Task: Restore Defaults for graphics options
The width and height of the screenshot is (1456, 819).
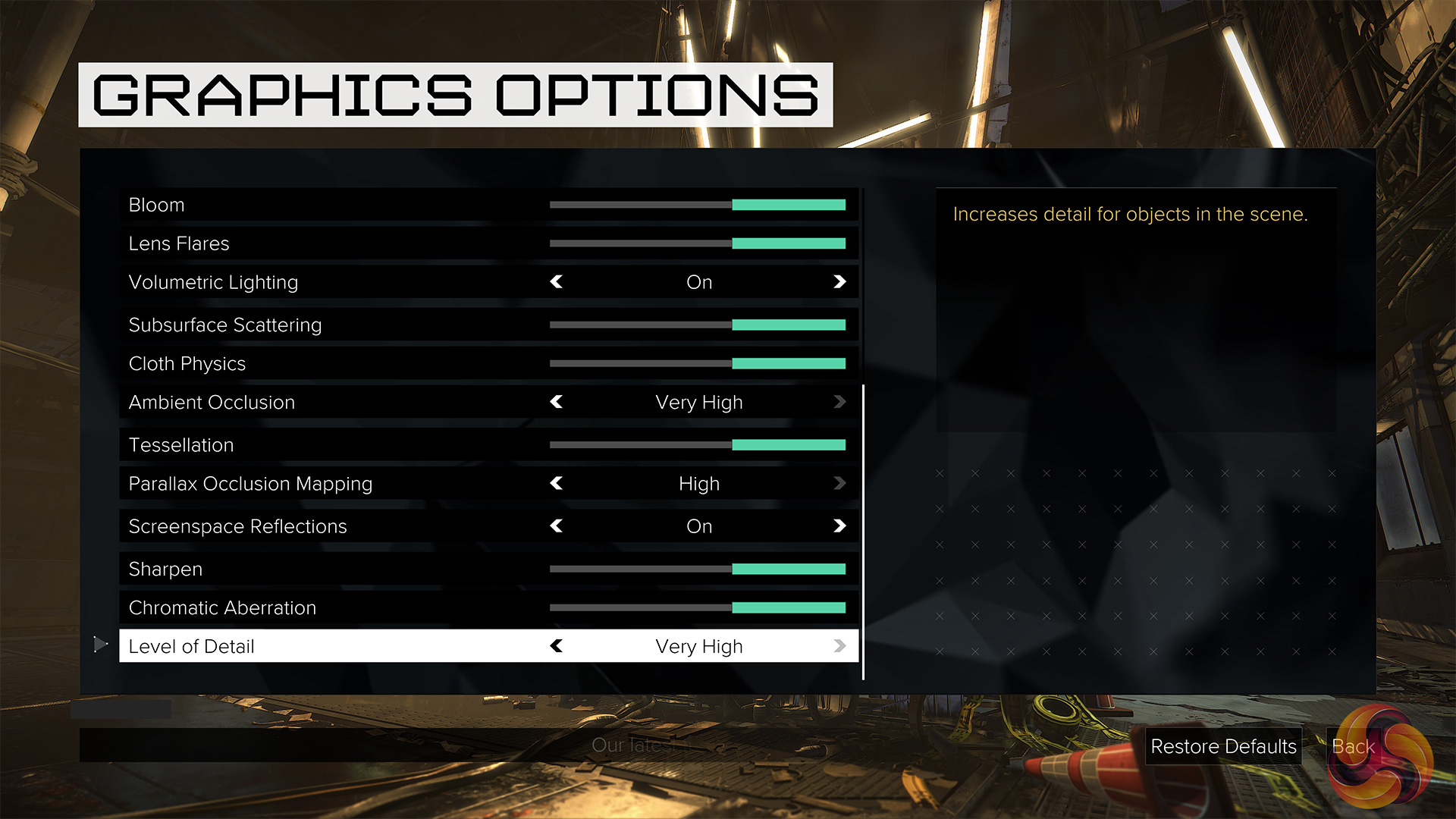Action: click(1223, 746)
